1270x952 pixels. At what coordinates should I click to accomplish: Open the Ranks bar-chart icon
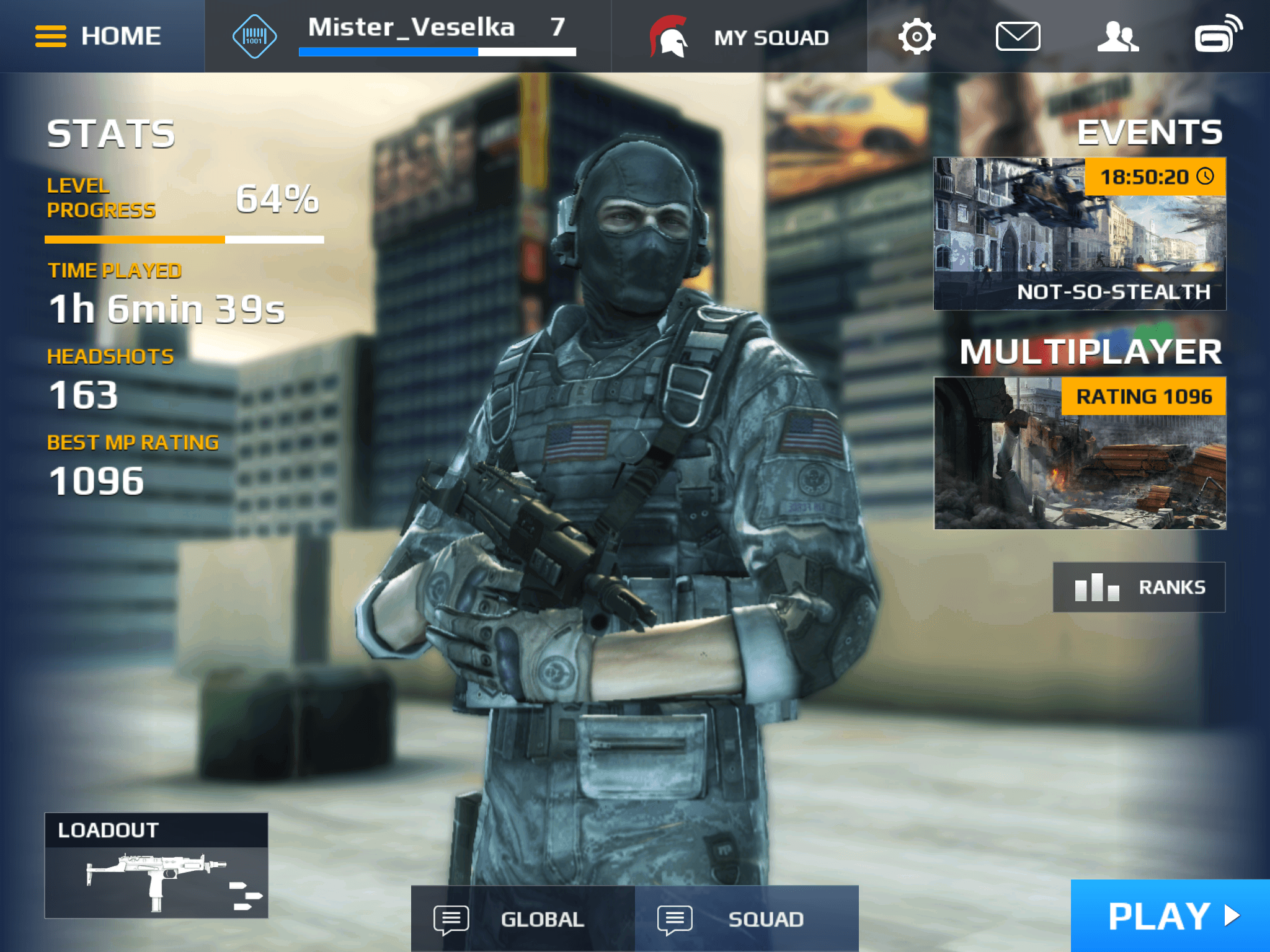pyautogui.click(x=1097, y=586)
